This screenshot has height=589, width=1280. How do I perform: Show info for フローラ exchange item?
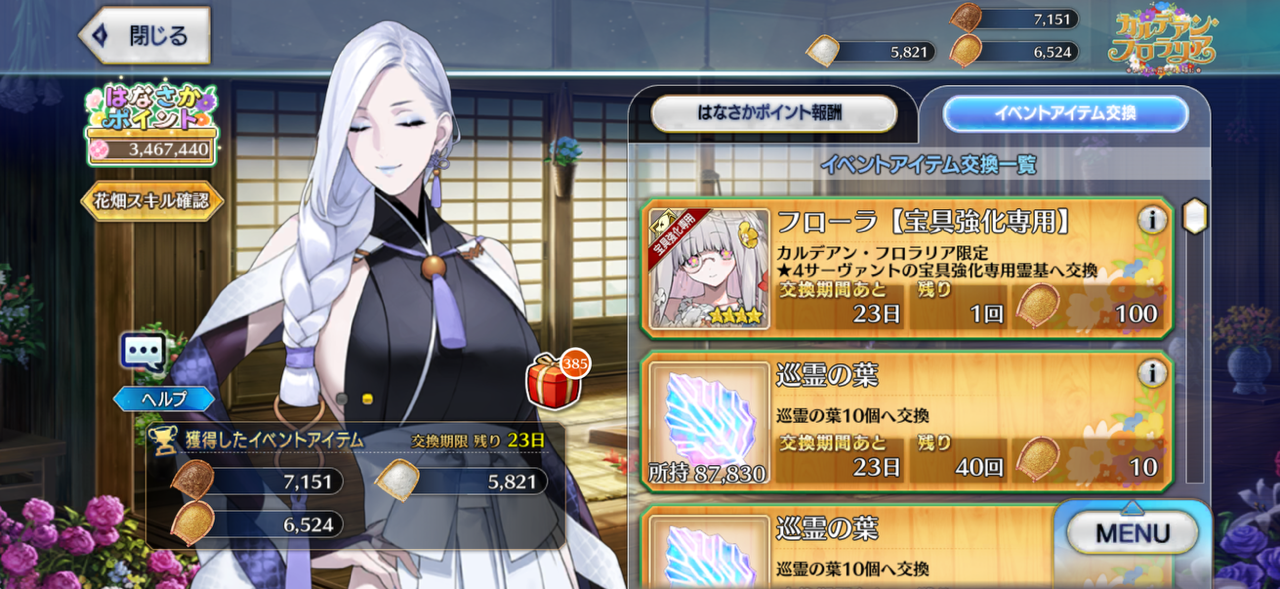(x=1152, y=220)
